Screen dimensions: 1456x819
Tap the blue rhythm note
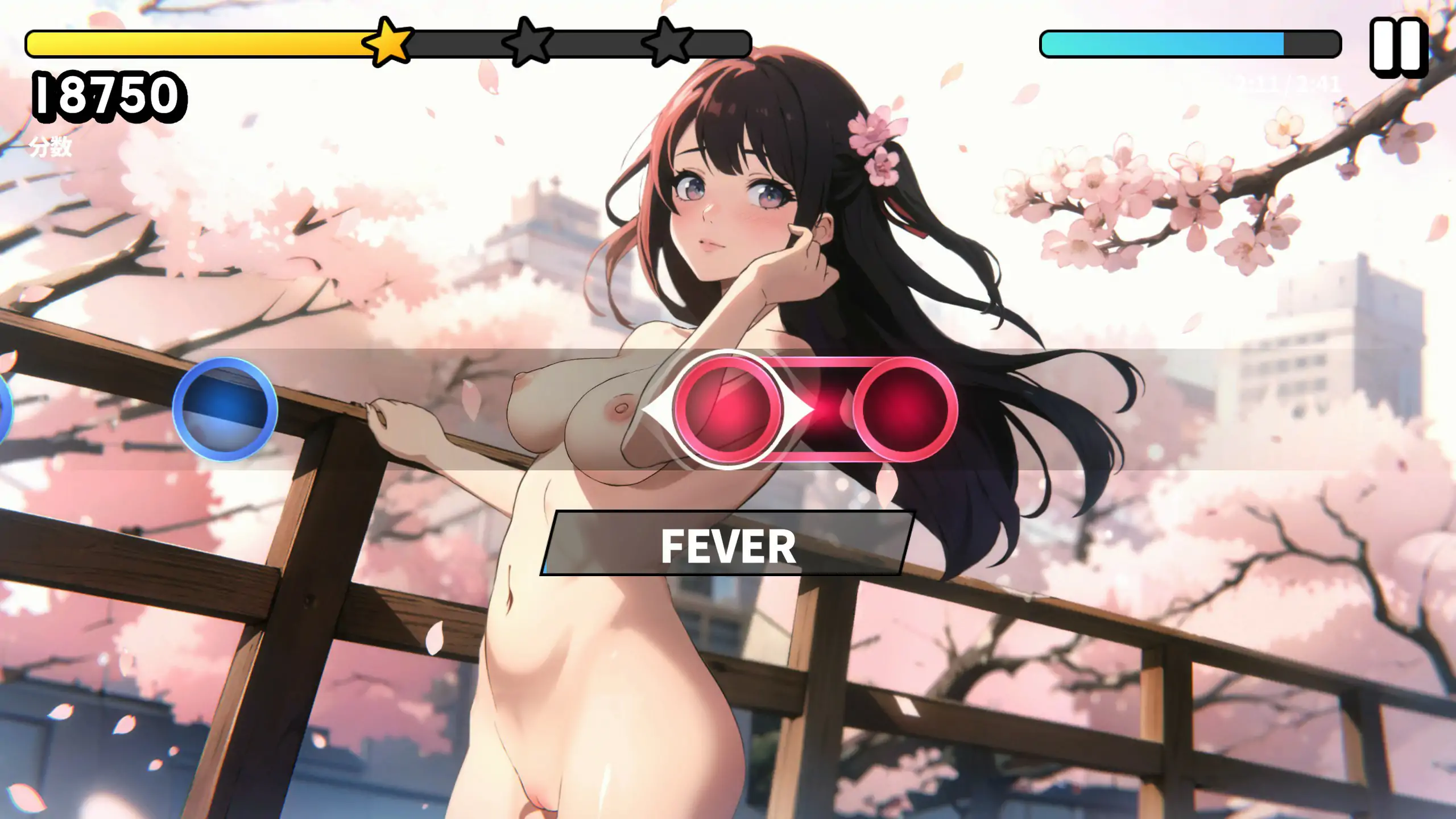pyautogui.click(x=225, y=409)
